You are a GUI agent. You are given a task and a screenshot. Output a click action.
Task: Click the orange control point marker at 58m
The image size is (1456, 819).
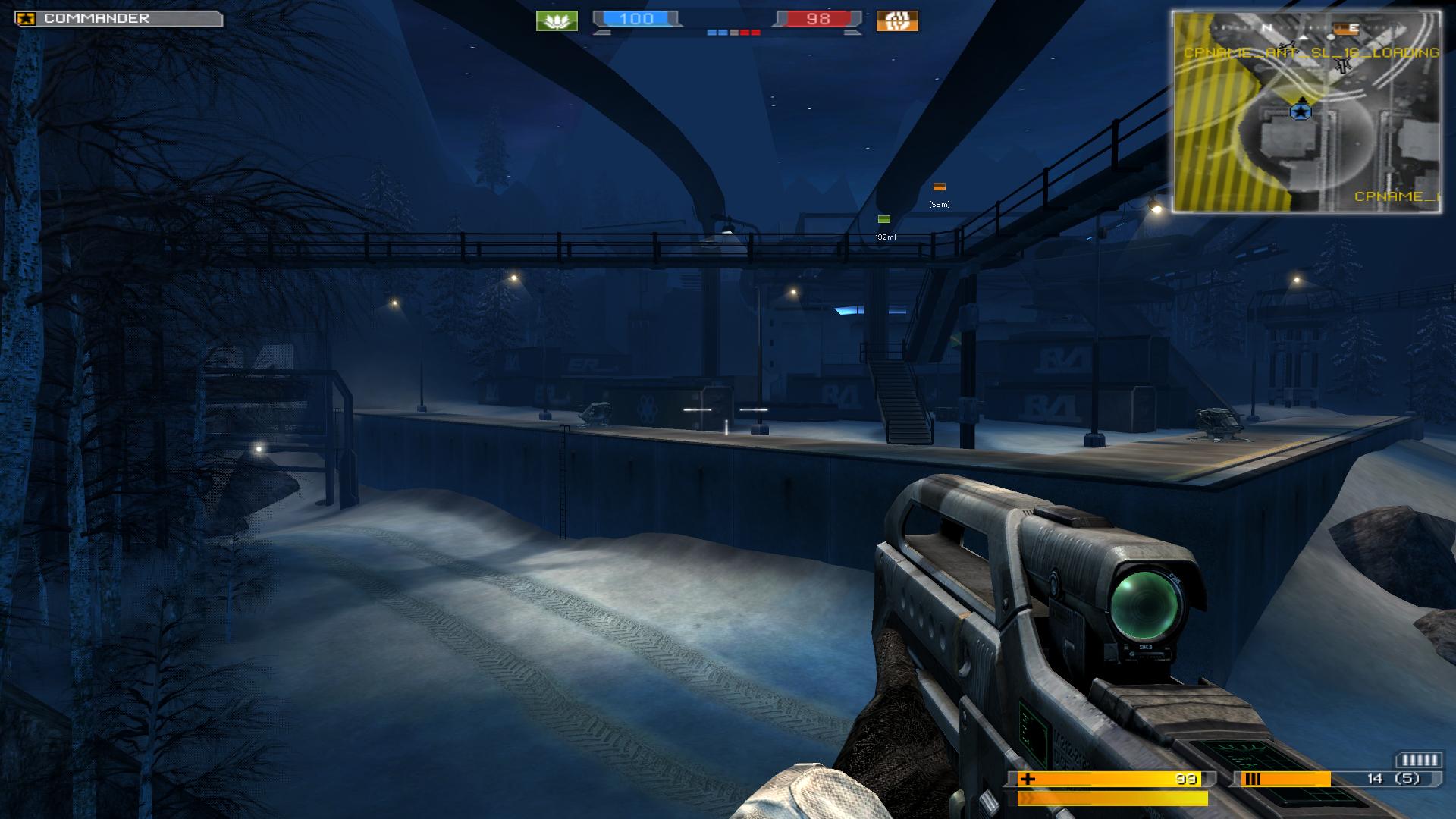940,187
